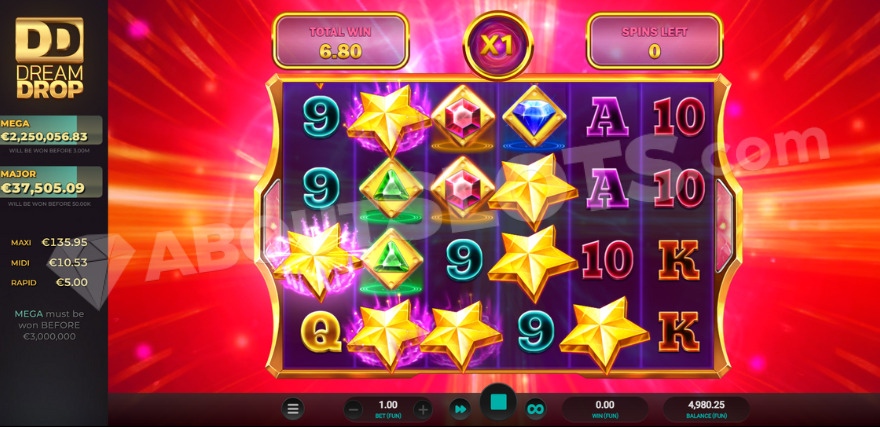Click the square stop spin button
This screenshot has height=427, width=880.
pos(498,403)
